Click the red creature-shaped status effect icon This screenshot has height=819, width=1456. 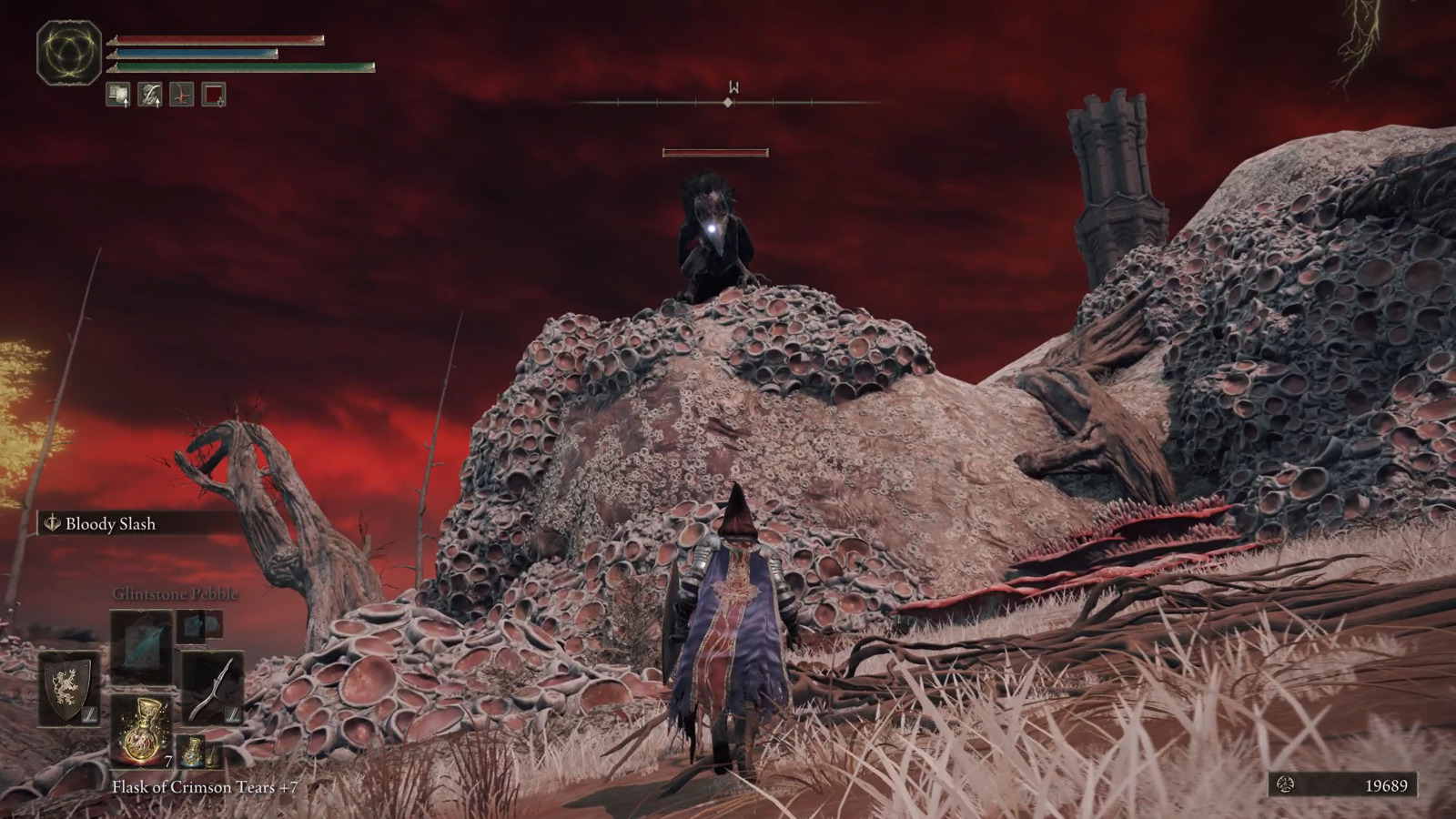[182, 94]
